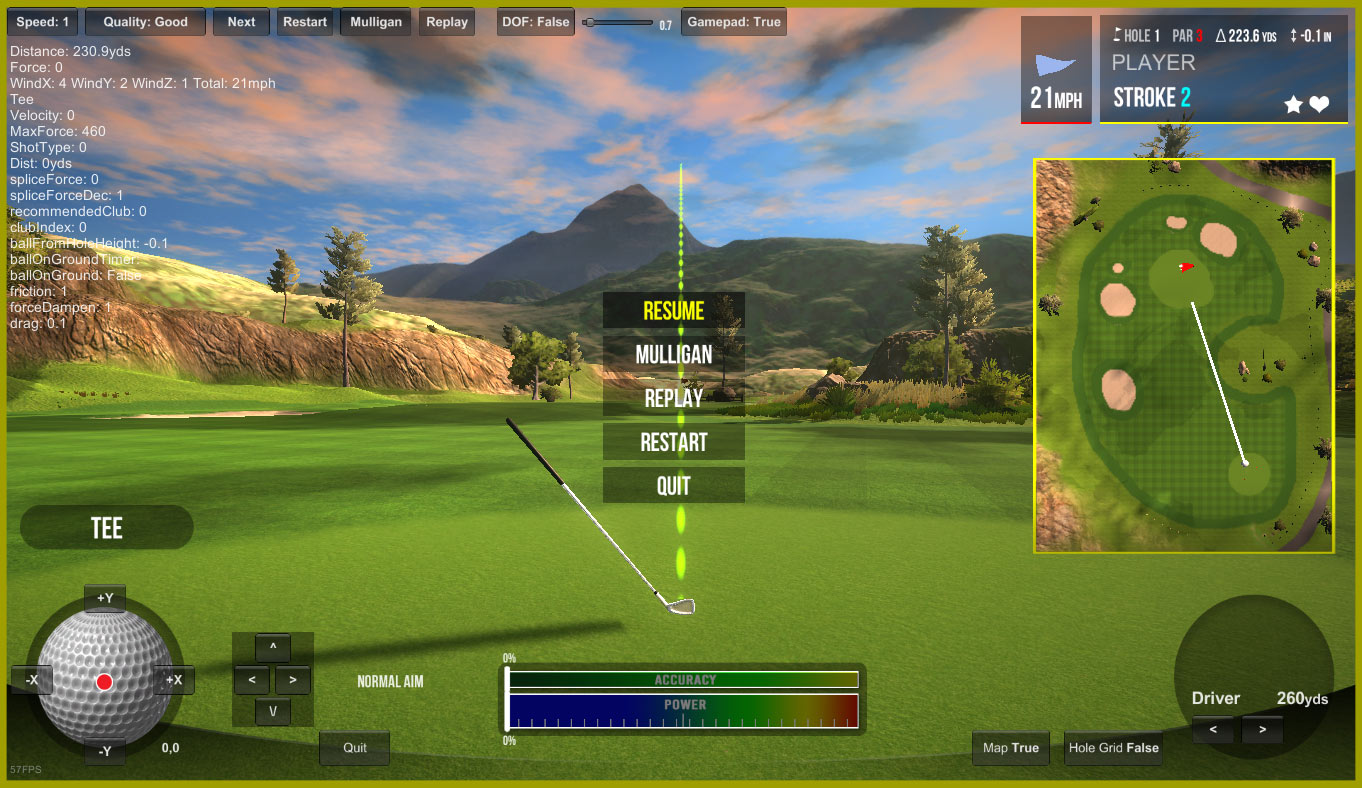Move aim up with the ^ arrow
This screenshot has width=1362, height=788.
273,648
